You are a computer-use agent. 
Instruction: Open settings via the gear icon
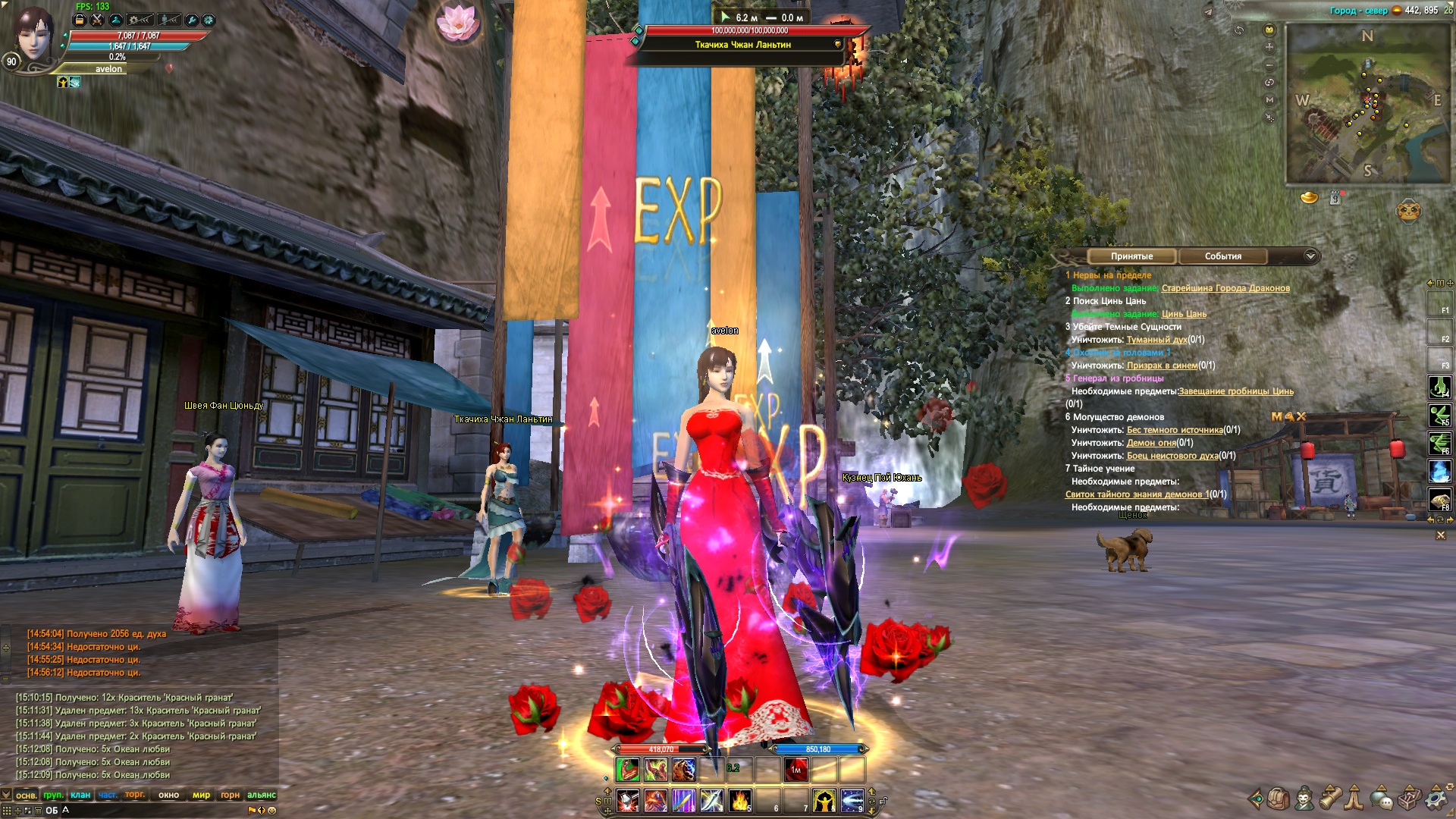point(1436,799)
